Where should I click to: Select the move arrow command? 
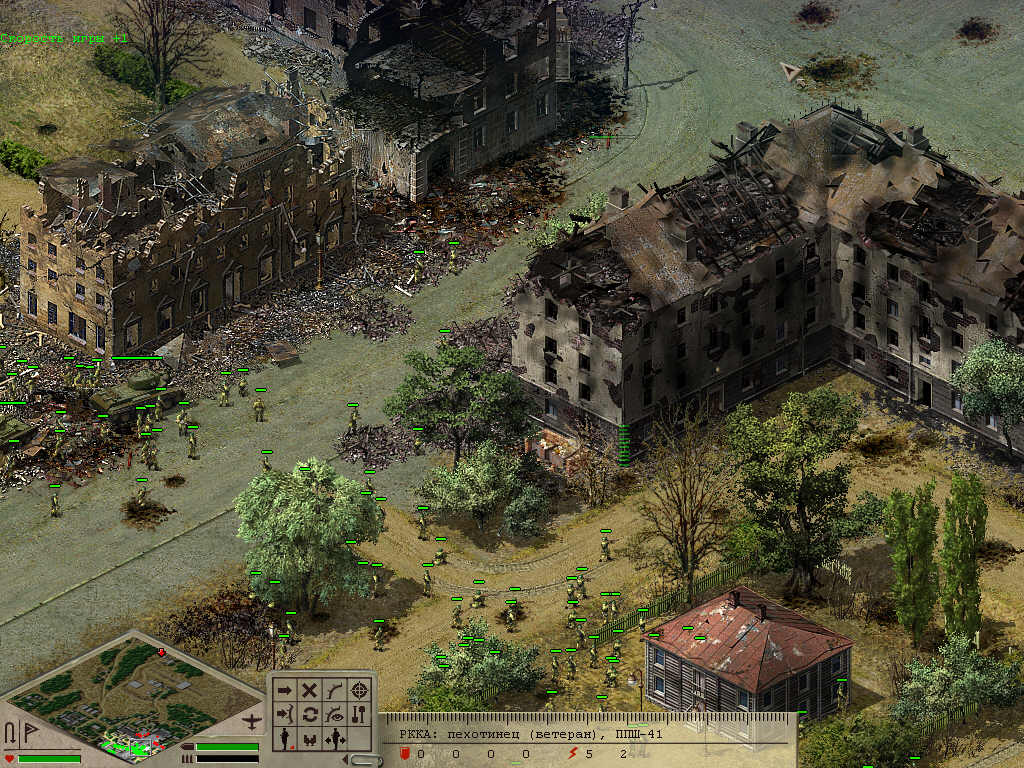(x=284, y=690)
